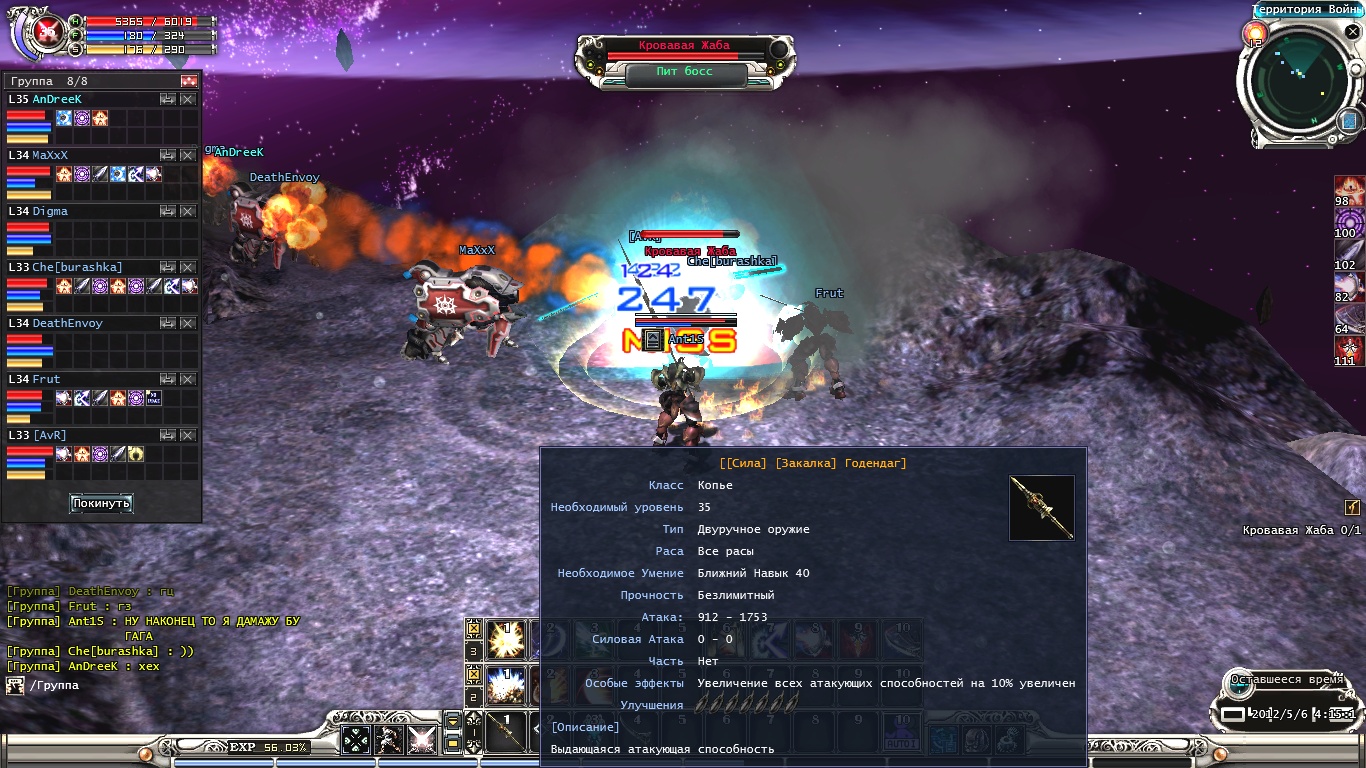
Task: Use the blue-white burst skill in hotbar row 2
Action: (x=506, y=687)
